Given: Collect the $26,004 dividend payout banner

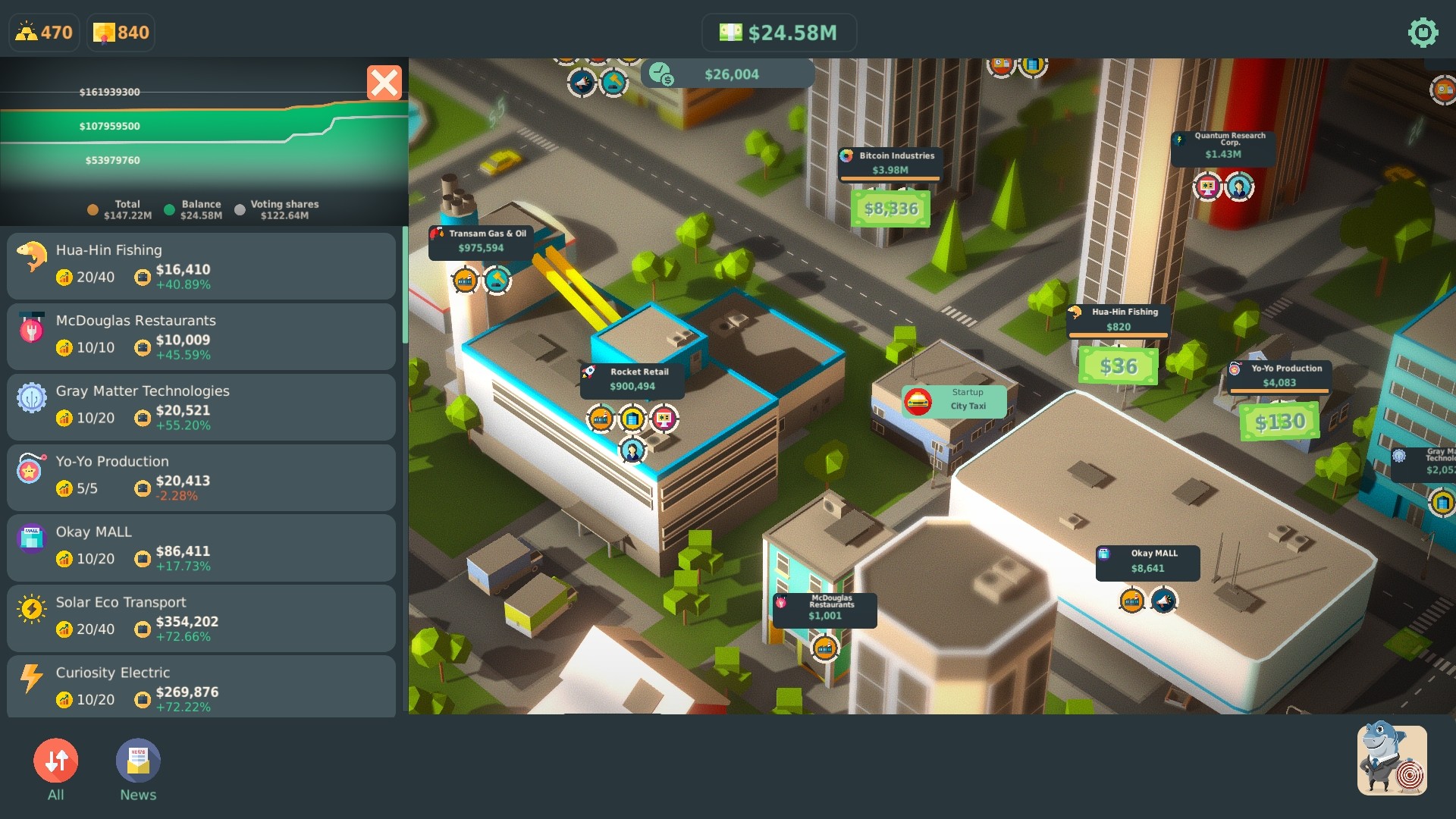Looking at the screenshot, I should coord(725,74).
